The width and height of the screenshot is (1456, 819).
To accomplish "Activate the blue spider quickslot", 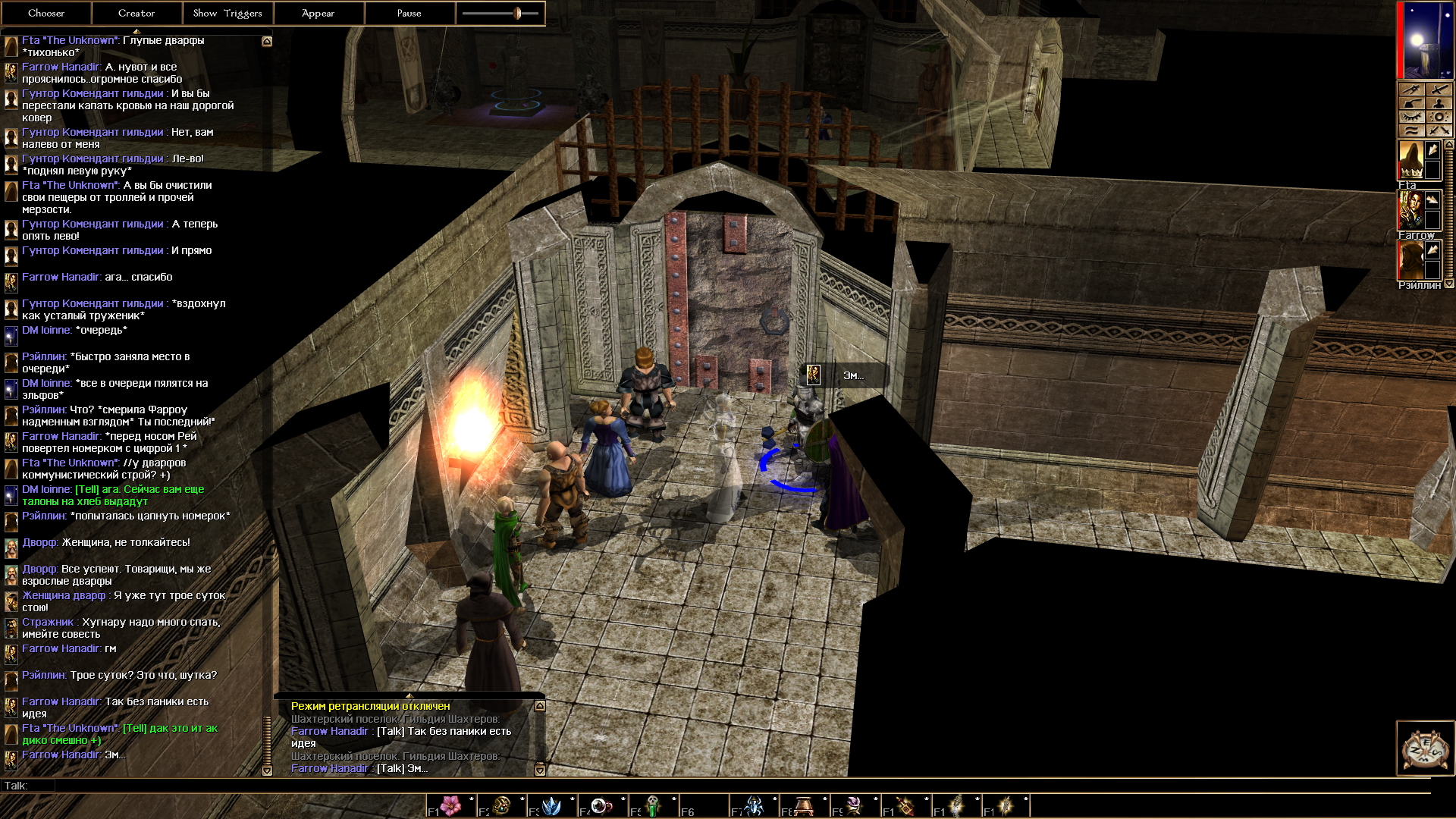I will coord(754,805).
